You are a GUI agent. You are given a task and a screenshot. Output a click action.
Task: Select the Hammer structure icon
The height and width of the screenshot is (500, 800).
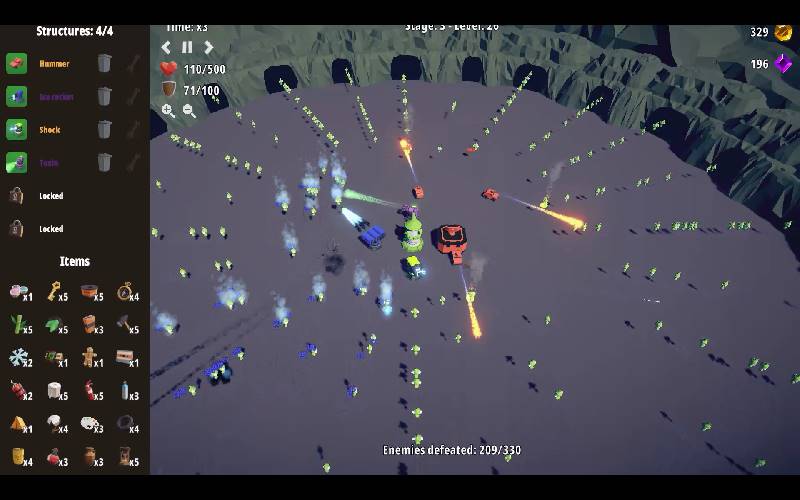[16, 64]
